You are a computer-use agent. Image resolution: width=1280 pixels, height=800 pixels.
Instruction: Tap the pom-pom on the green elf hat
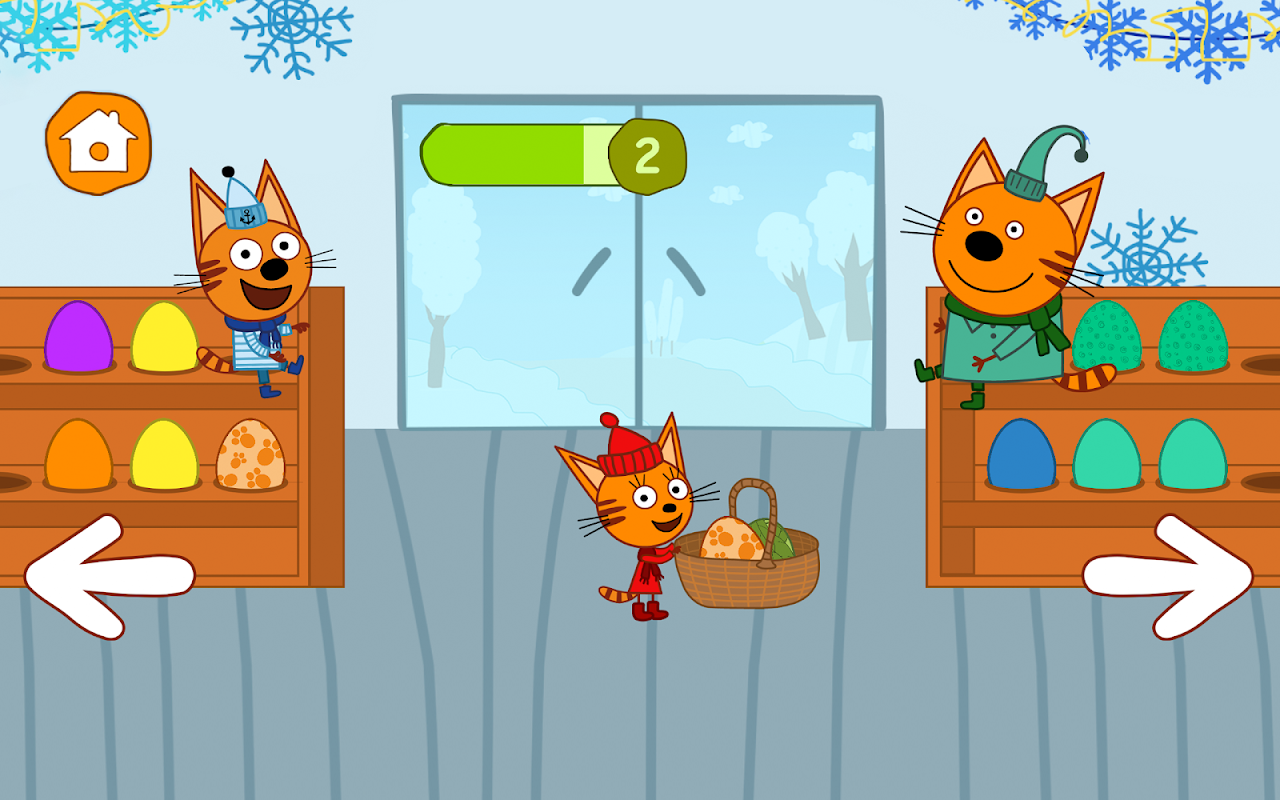click(x=1083, y=157)
